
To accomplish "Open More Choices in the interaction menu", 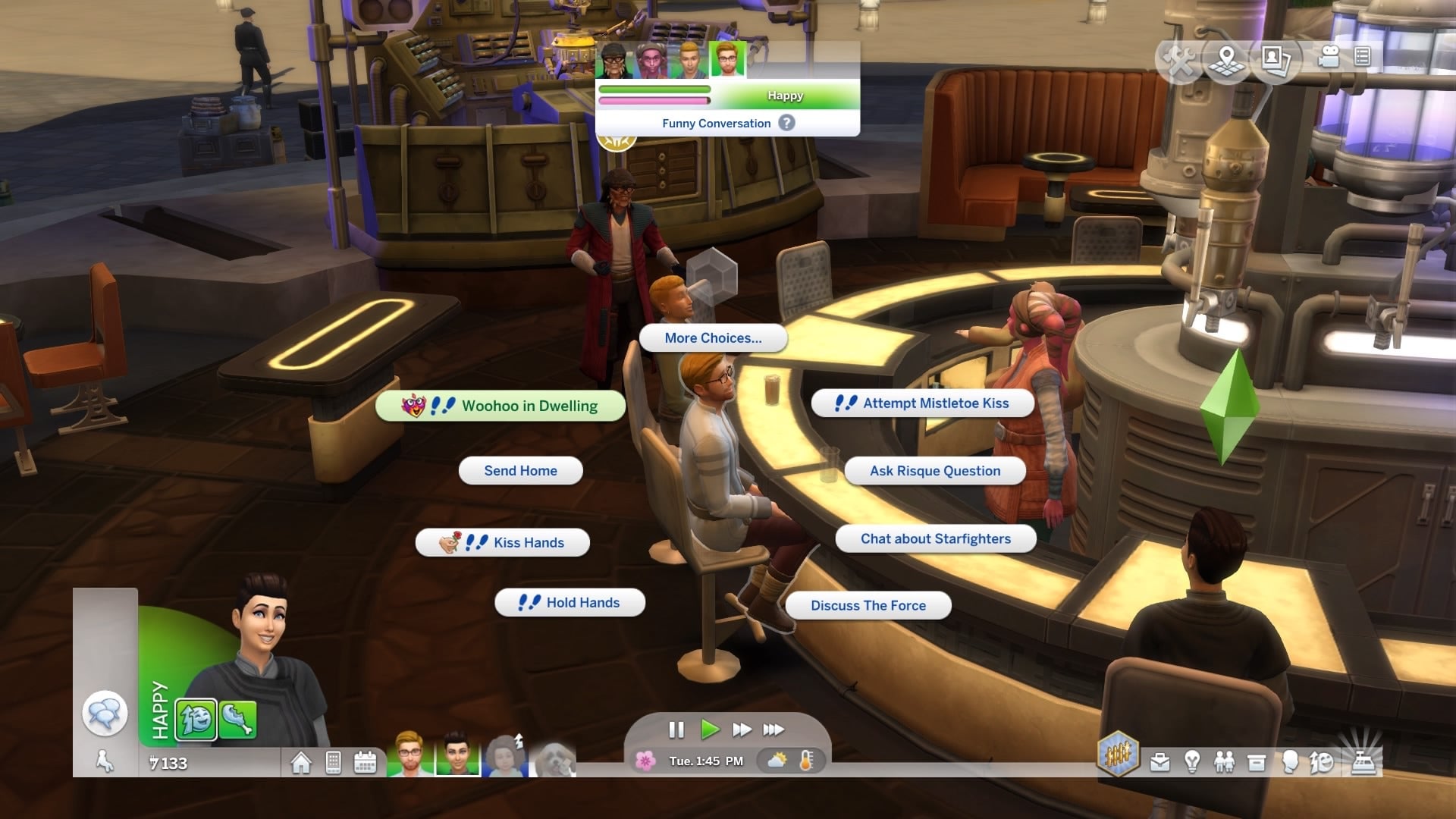I will (713, 338).
